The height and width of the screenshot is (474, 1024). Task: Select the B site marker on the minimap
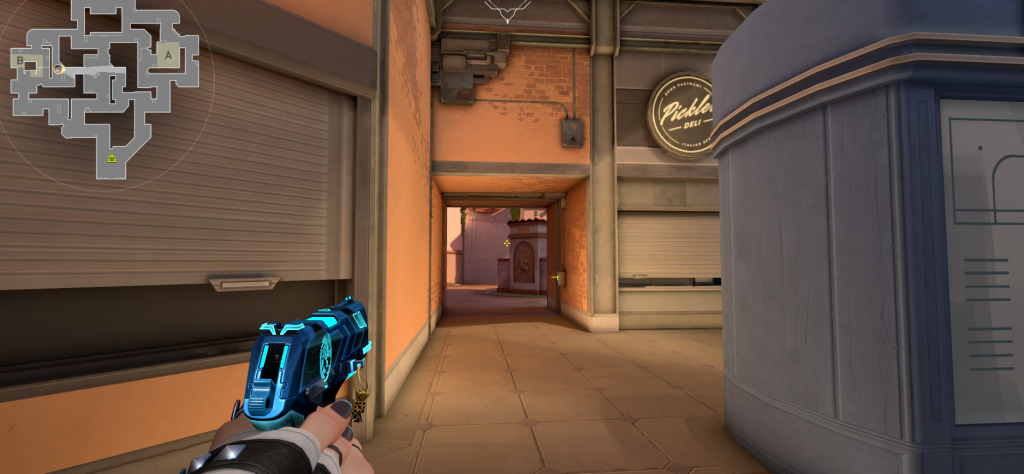[20, 61]
